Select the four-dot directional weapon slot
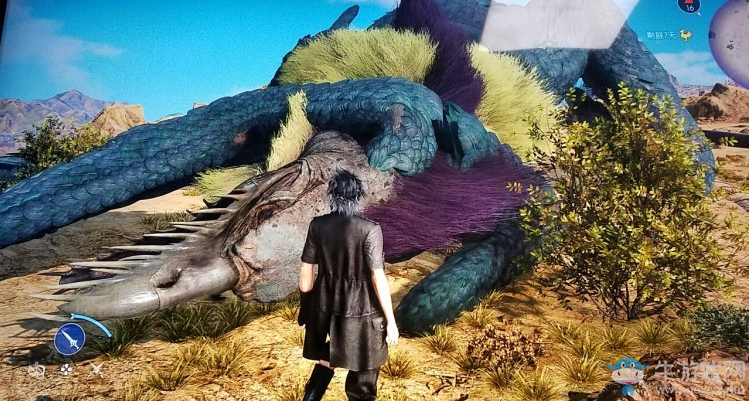 click(x=67, y=369)
